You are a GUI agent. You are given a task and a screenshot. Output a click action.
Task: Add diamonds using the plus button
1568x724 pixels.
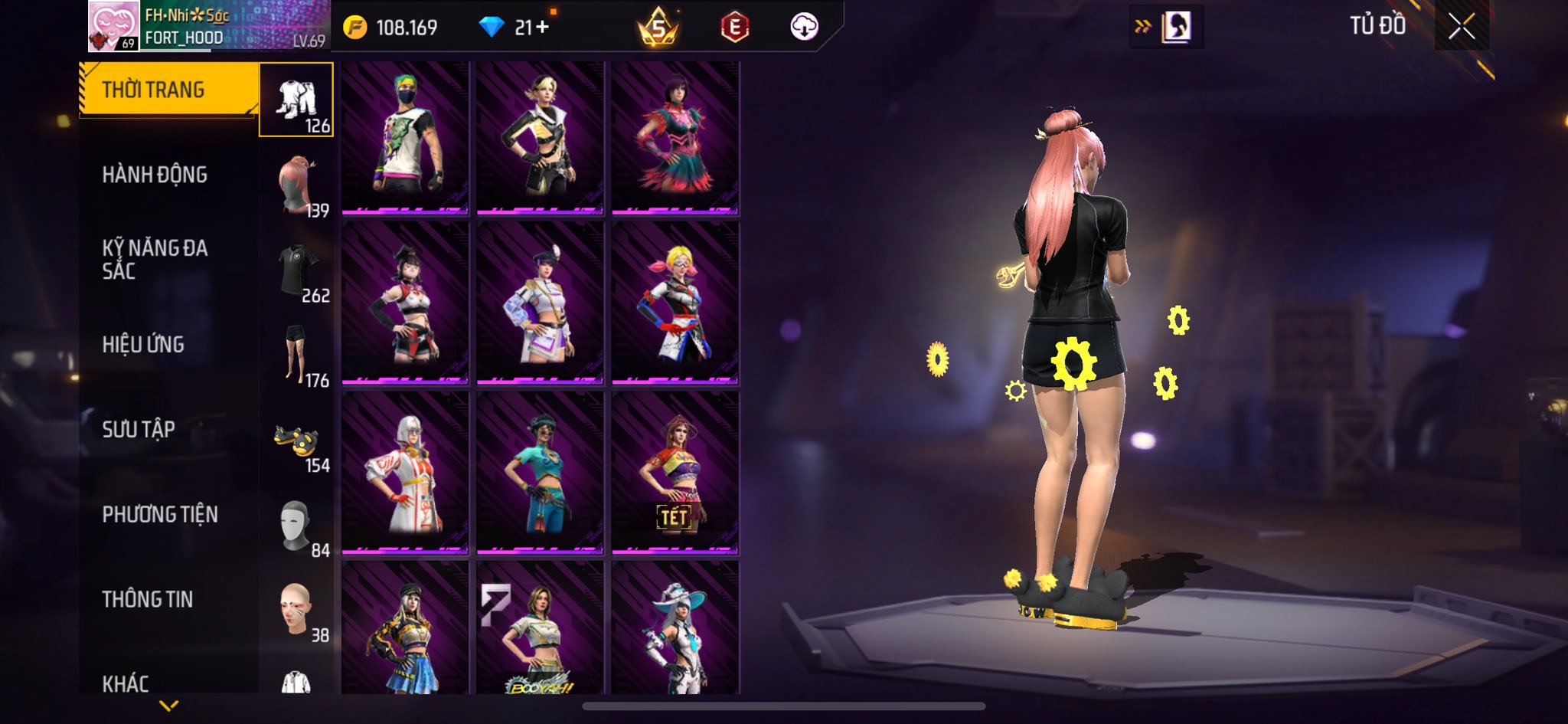(542, 28)
